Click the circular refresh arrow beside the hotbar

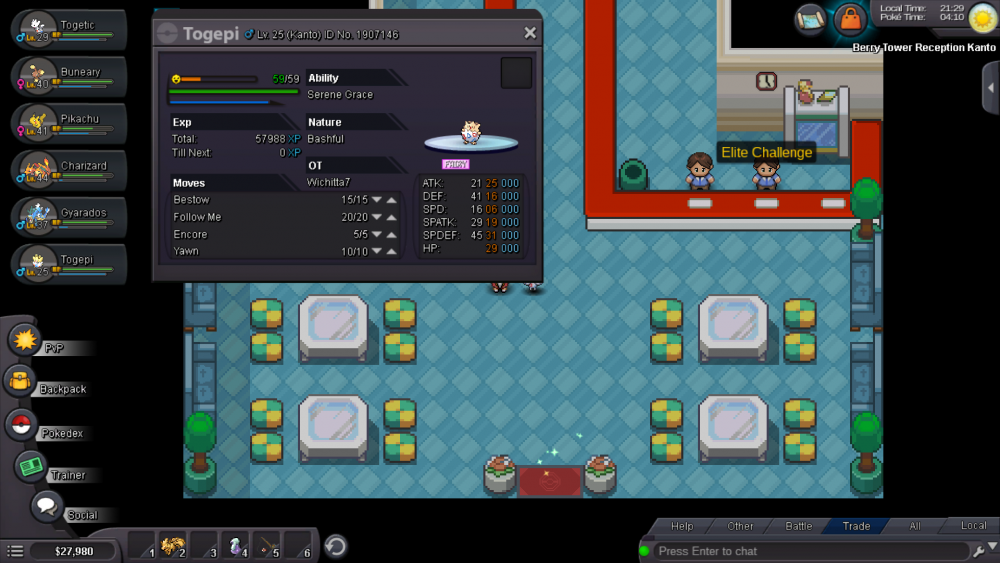(336, 546)
